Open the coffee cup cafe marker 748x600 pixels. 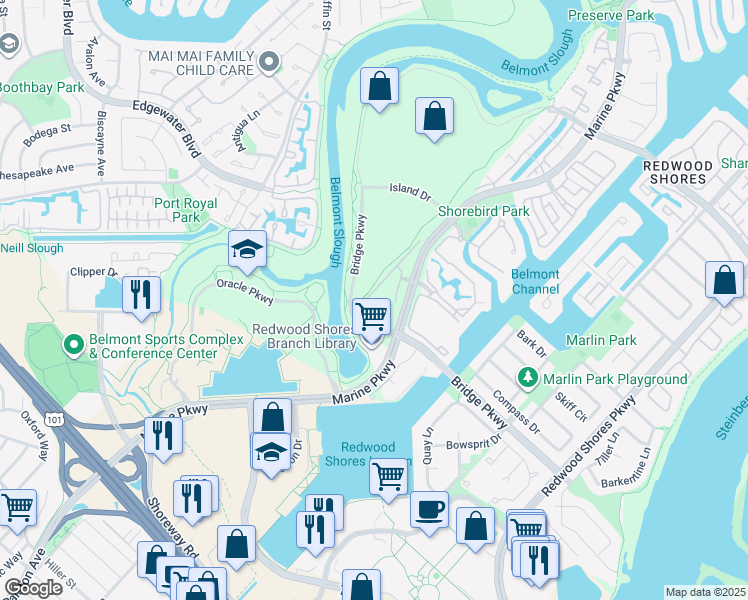[429, 508]
